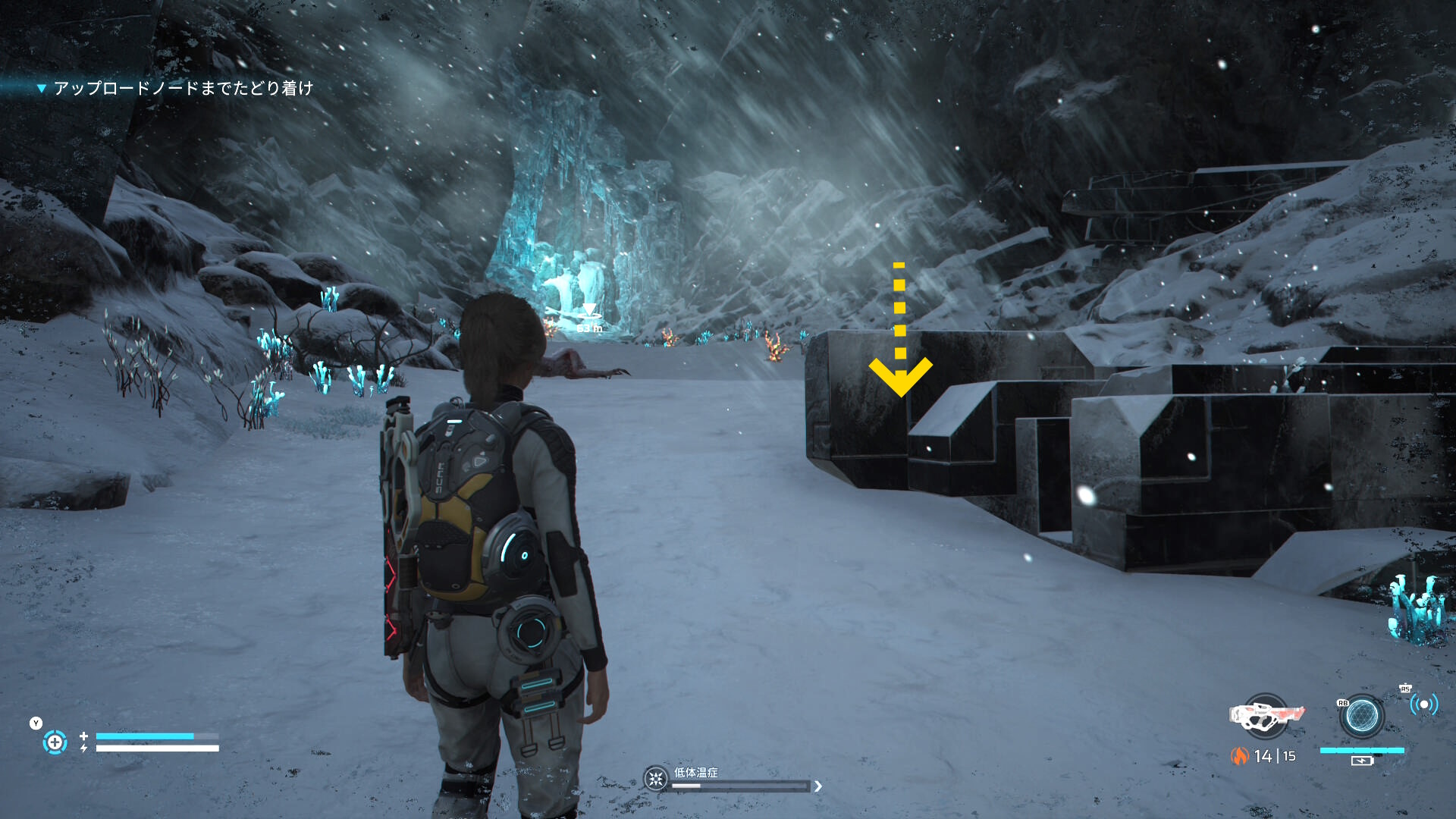
Task: Click the hypothermia snowflake status icon
Action: 655,779
